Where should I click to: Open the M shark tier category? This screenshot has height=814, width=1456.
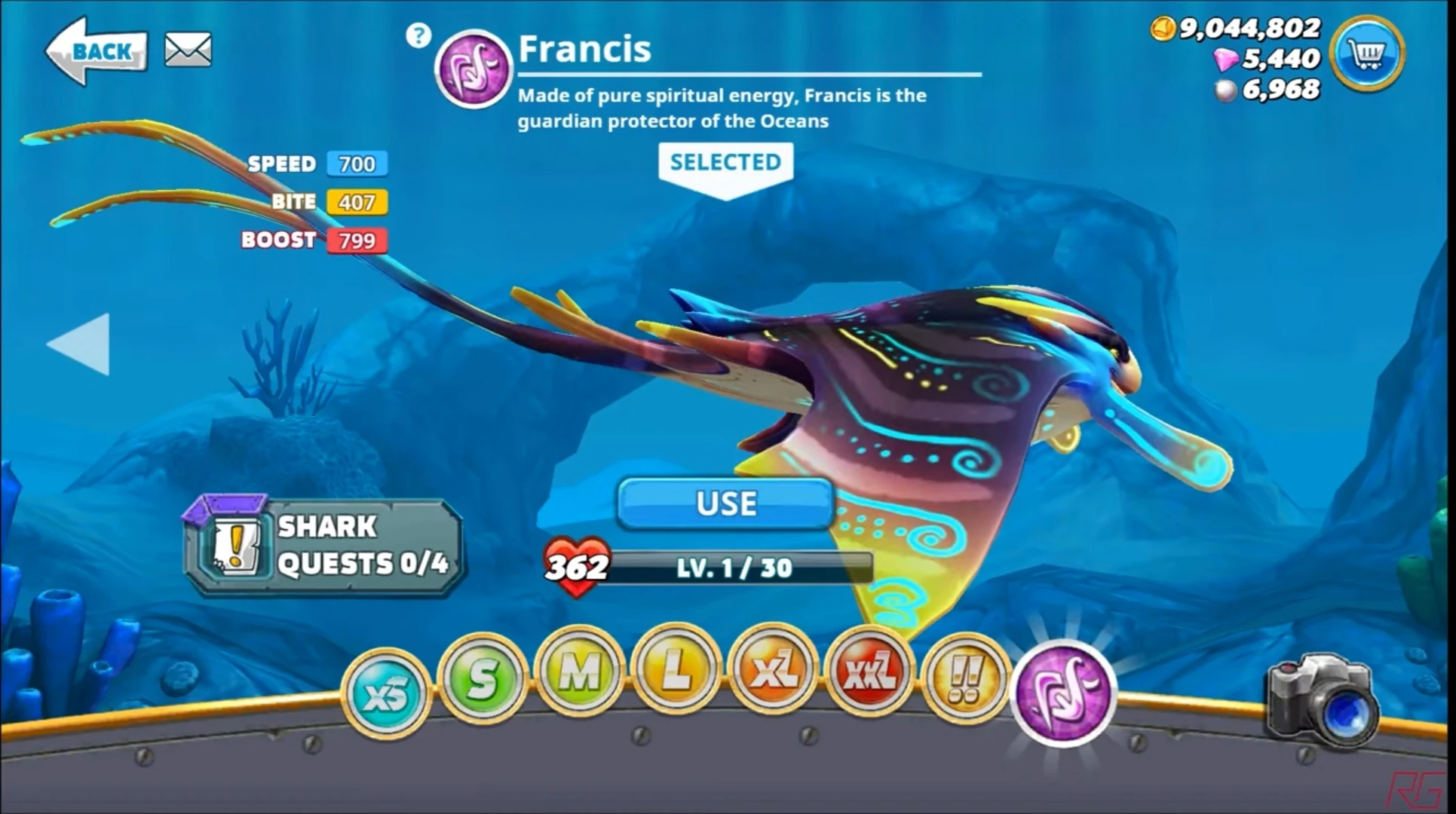click(x=578, y=673)
